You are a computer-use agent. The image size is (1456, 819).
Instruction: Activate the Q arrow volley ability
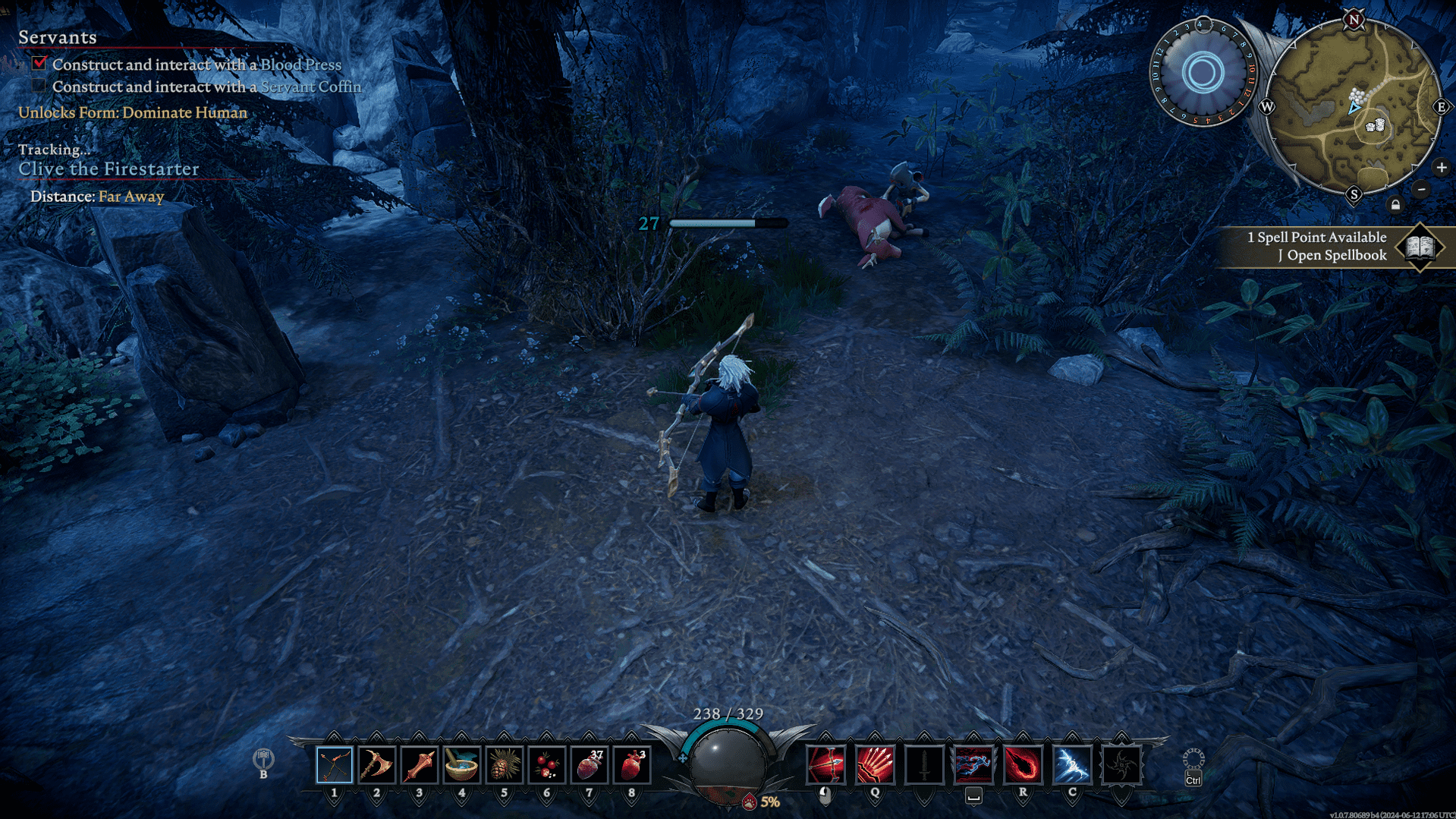874,764
